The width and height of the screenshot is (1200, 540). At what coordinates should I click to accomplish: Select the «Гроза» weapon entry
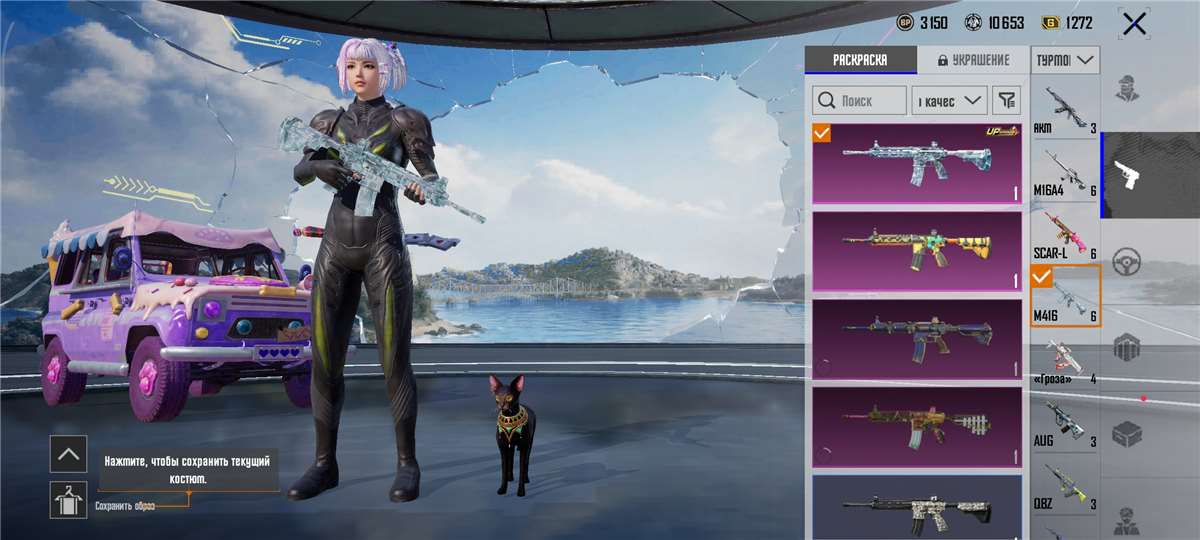(1066, 360)
